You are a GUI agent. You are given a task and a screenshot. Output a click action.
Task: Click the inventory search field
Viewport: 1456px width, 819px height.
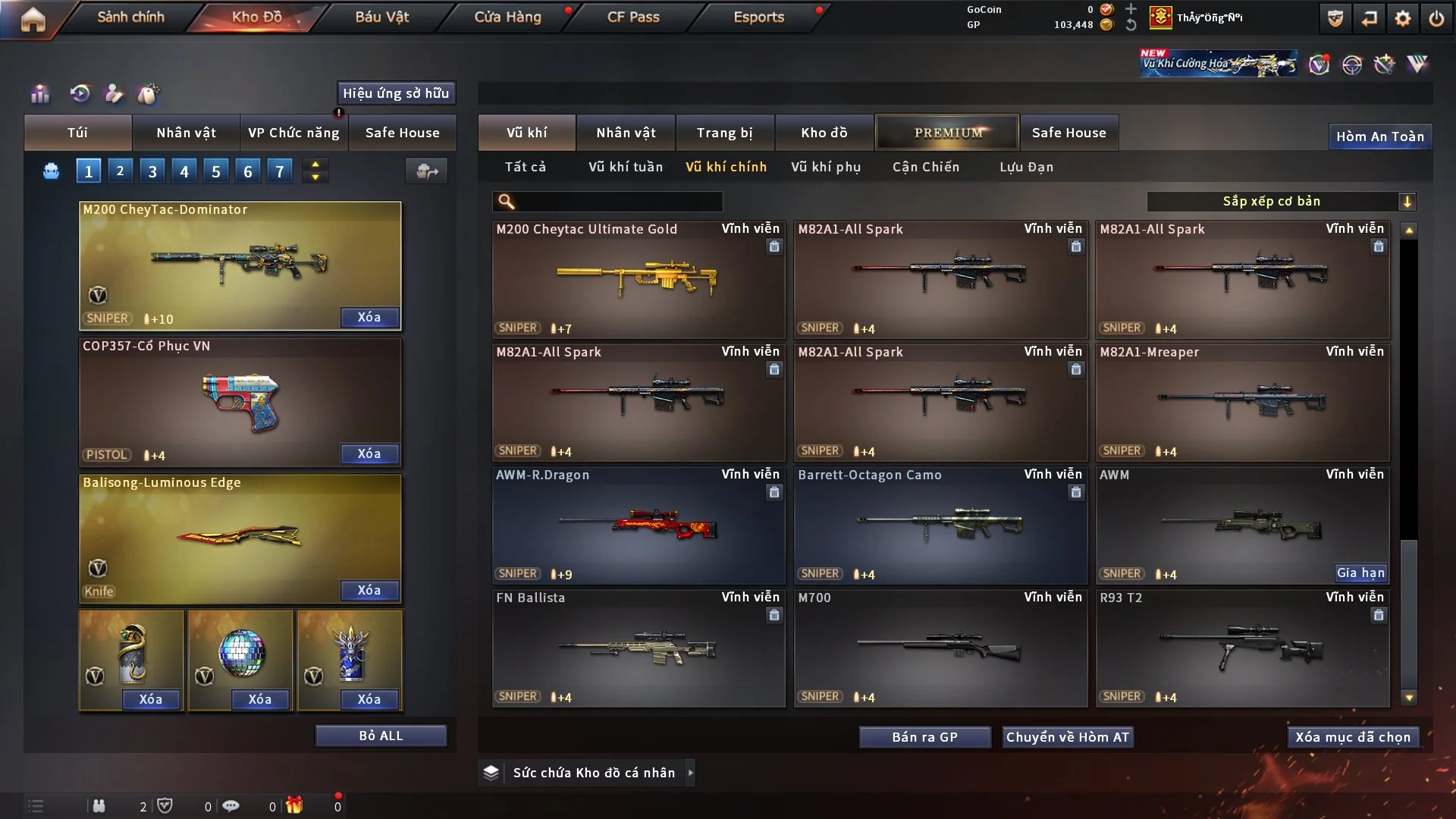tap(618, 202)
